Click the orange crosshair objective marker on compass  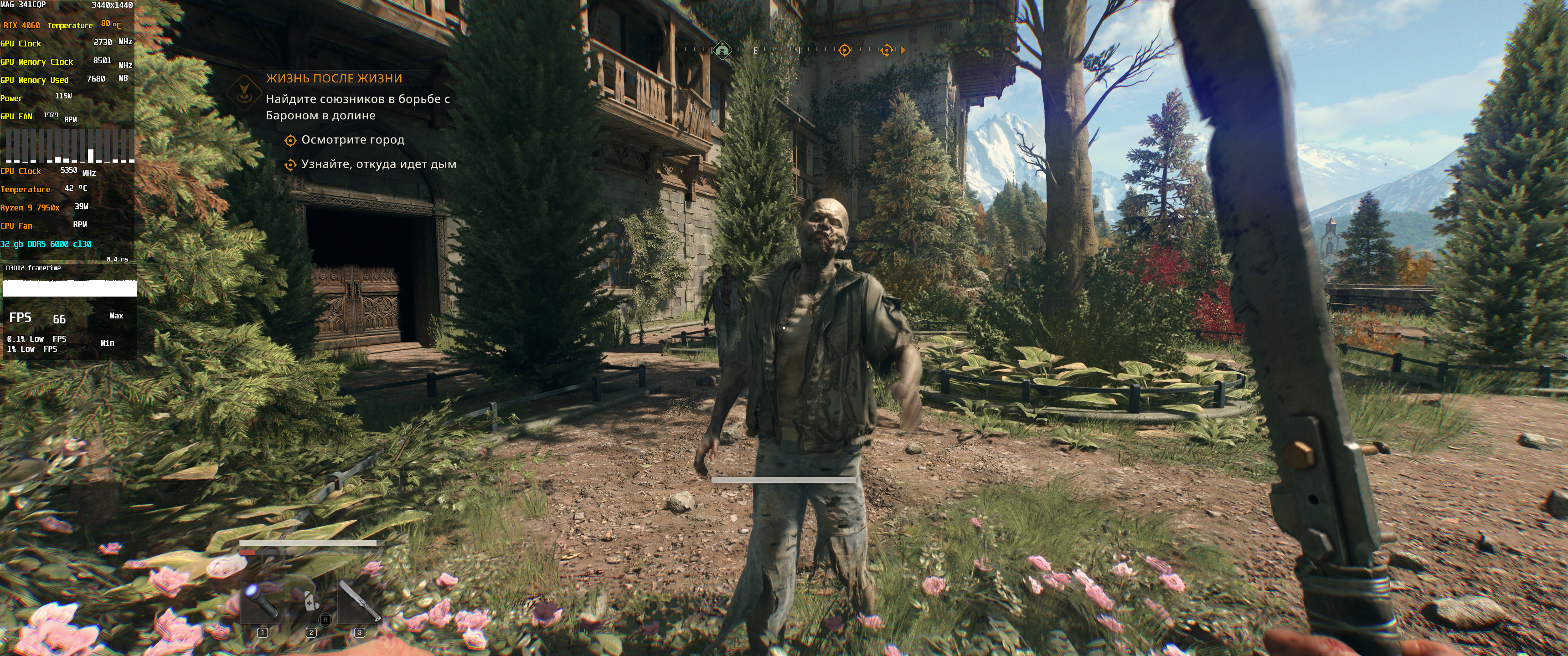coord(844,50)
